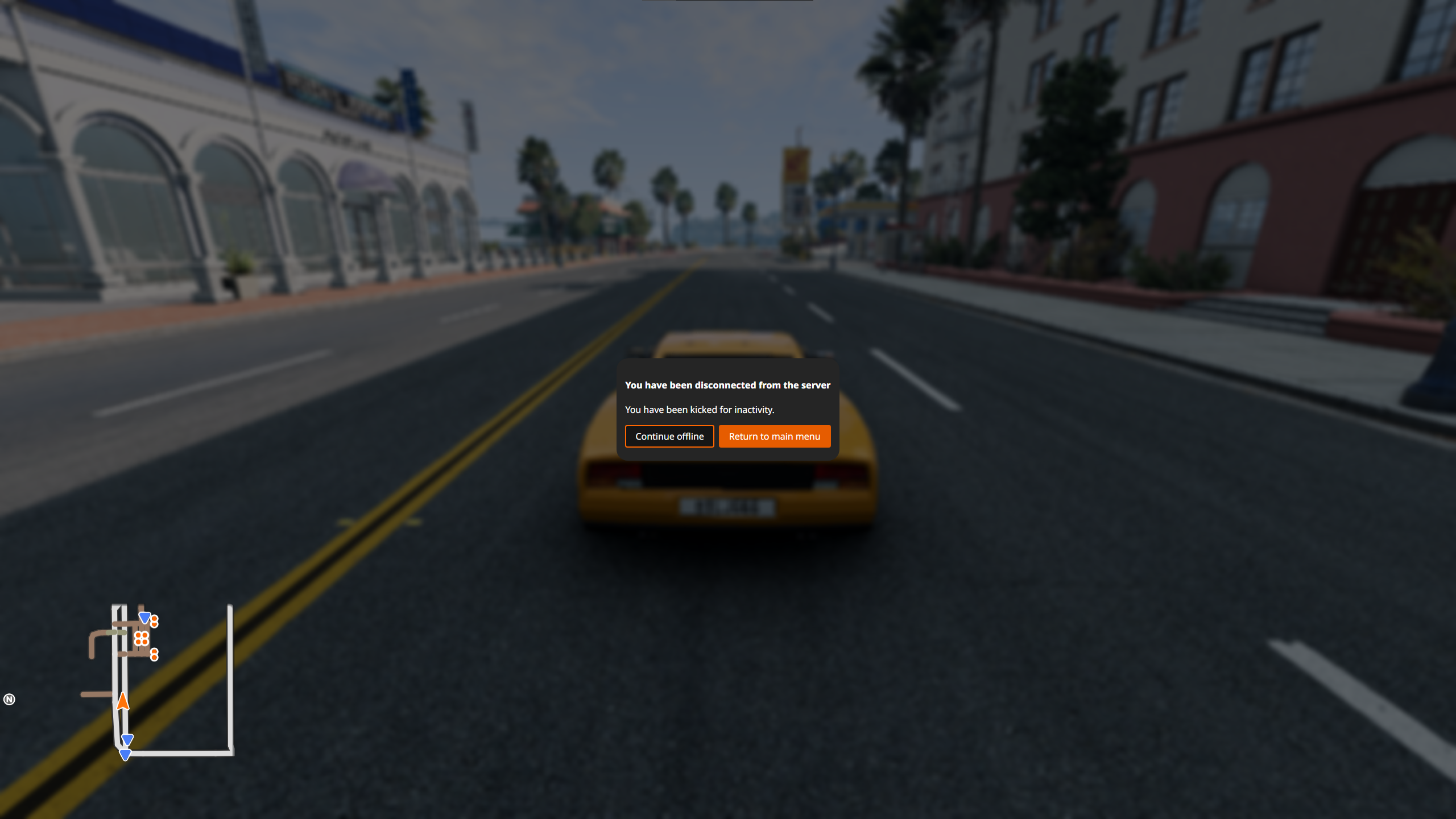This screenshot has height=819, width=1456.
Task: Select the orange player arrow on the minimap
Action: (x=123, y=701)
